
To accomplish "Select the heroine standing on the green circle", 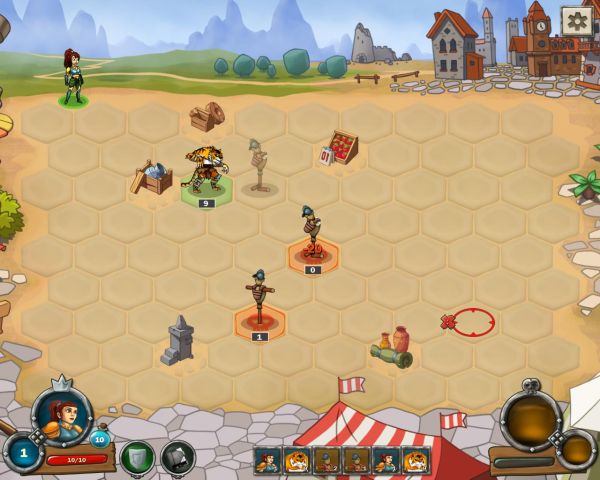I will pyautogui.click(x=72, y=78).
